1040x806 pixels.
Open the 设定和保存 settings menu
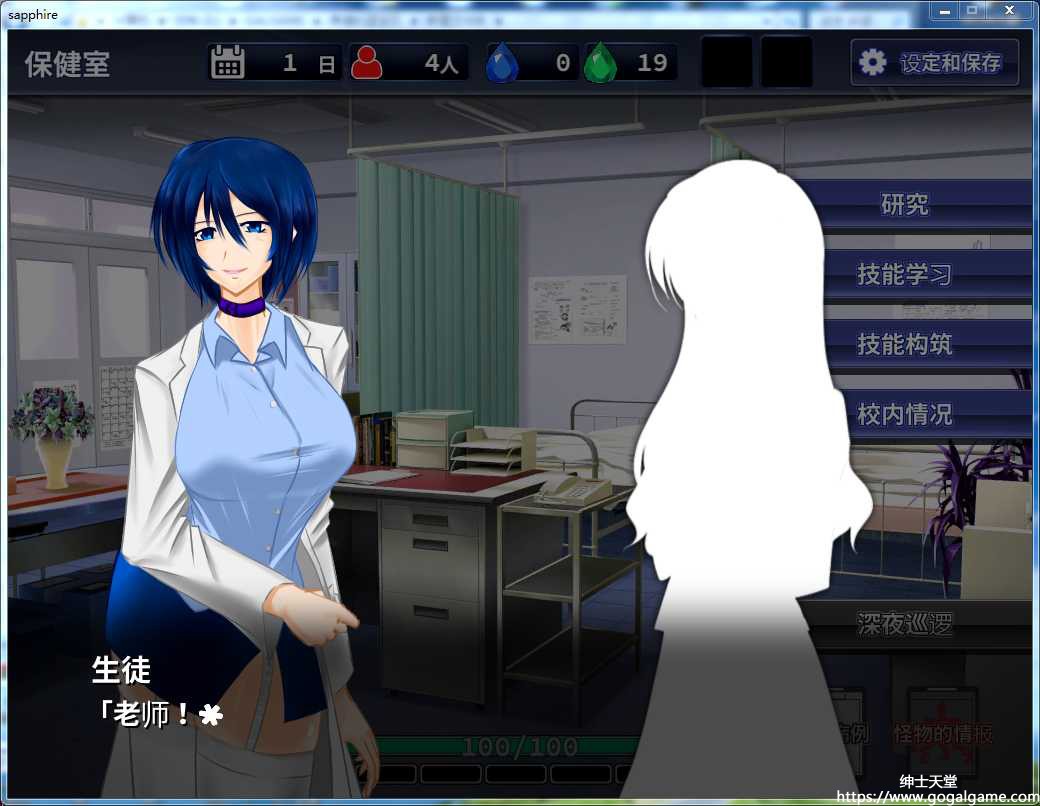[934, 63]
